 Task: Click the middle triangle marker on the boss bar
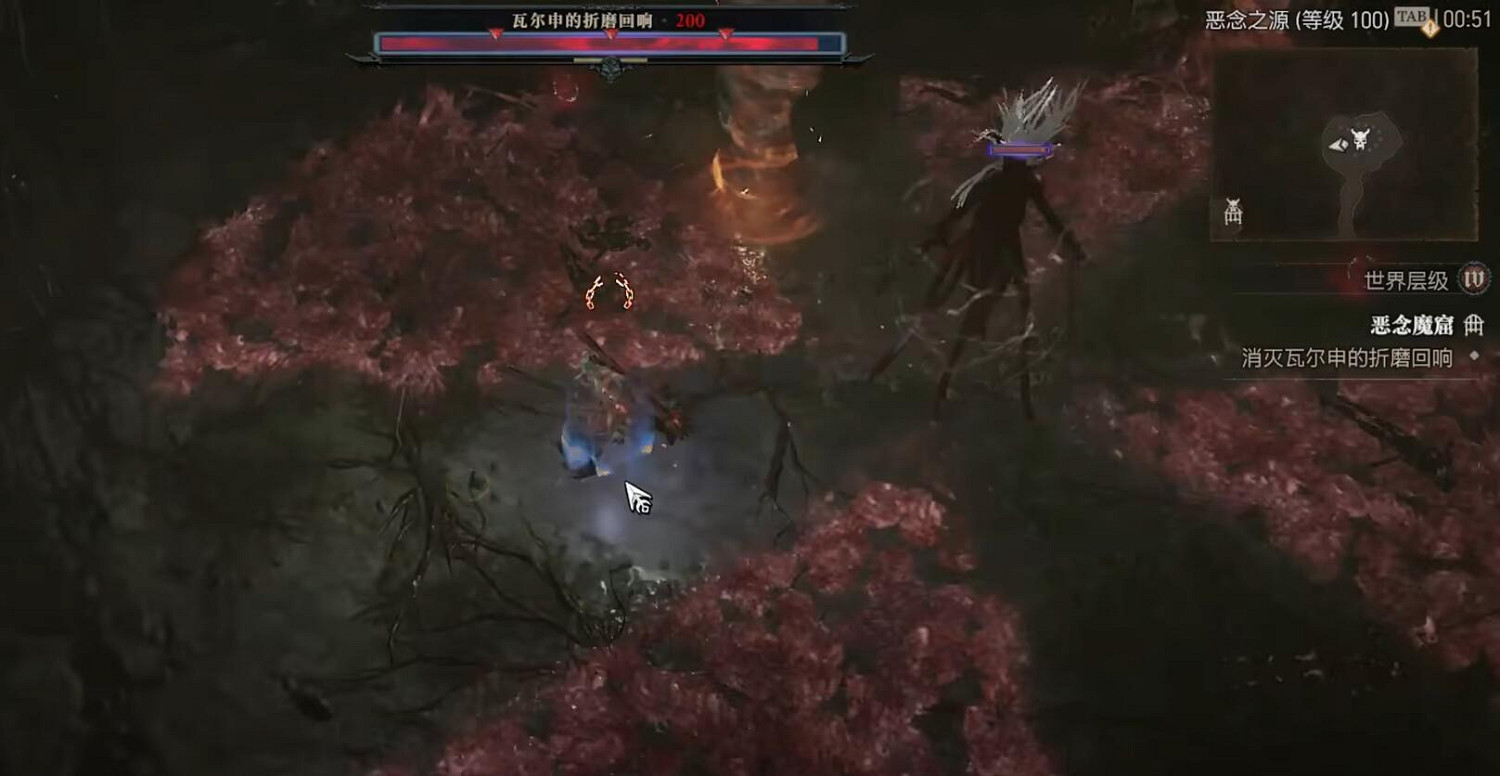[610, 33]
